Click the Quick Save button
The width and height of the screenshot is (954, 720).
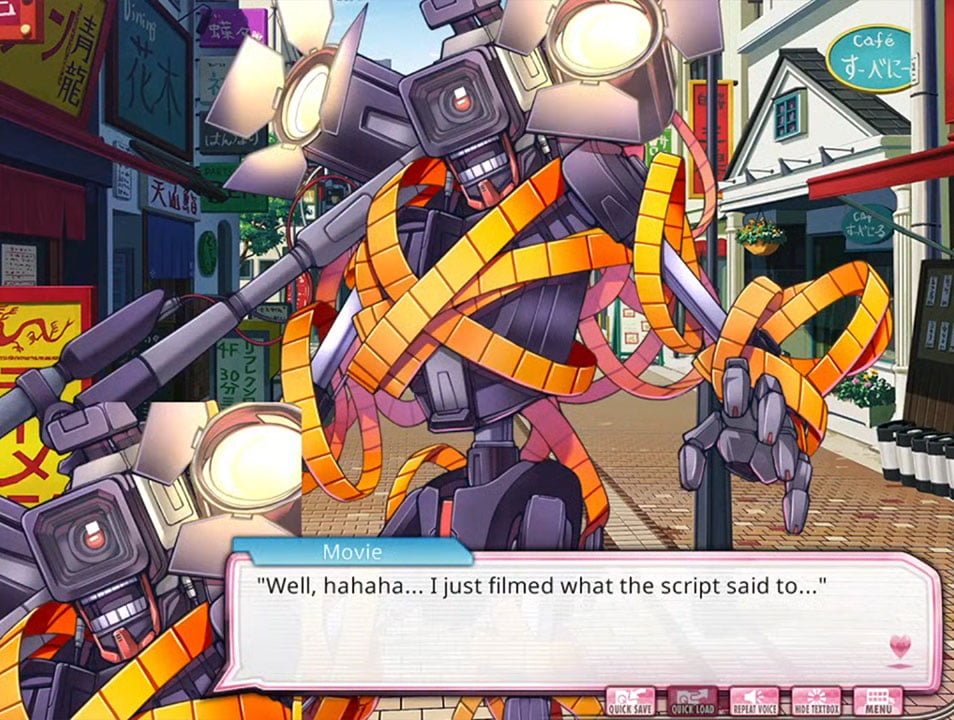[631, 700]
